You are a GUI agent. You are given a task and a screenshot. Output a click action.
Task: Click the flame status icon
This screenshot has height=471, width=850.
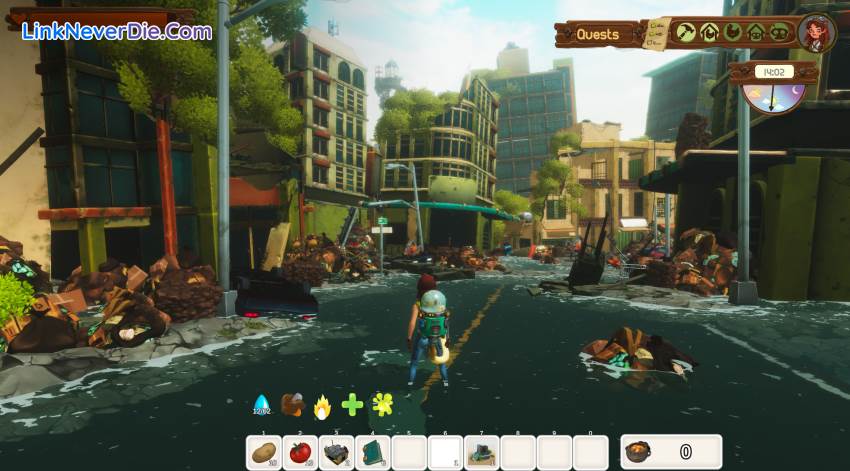coord(322,405)
